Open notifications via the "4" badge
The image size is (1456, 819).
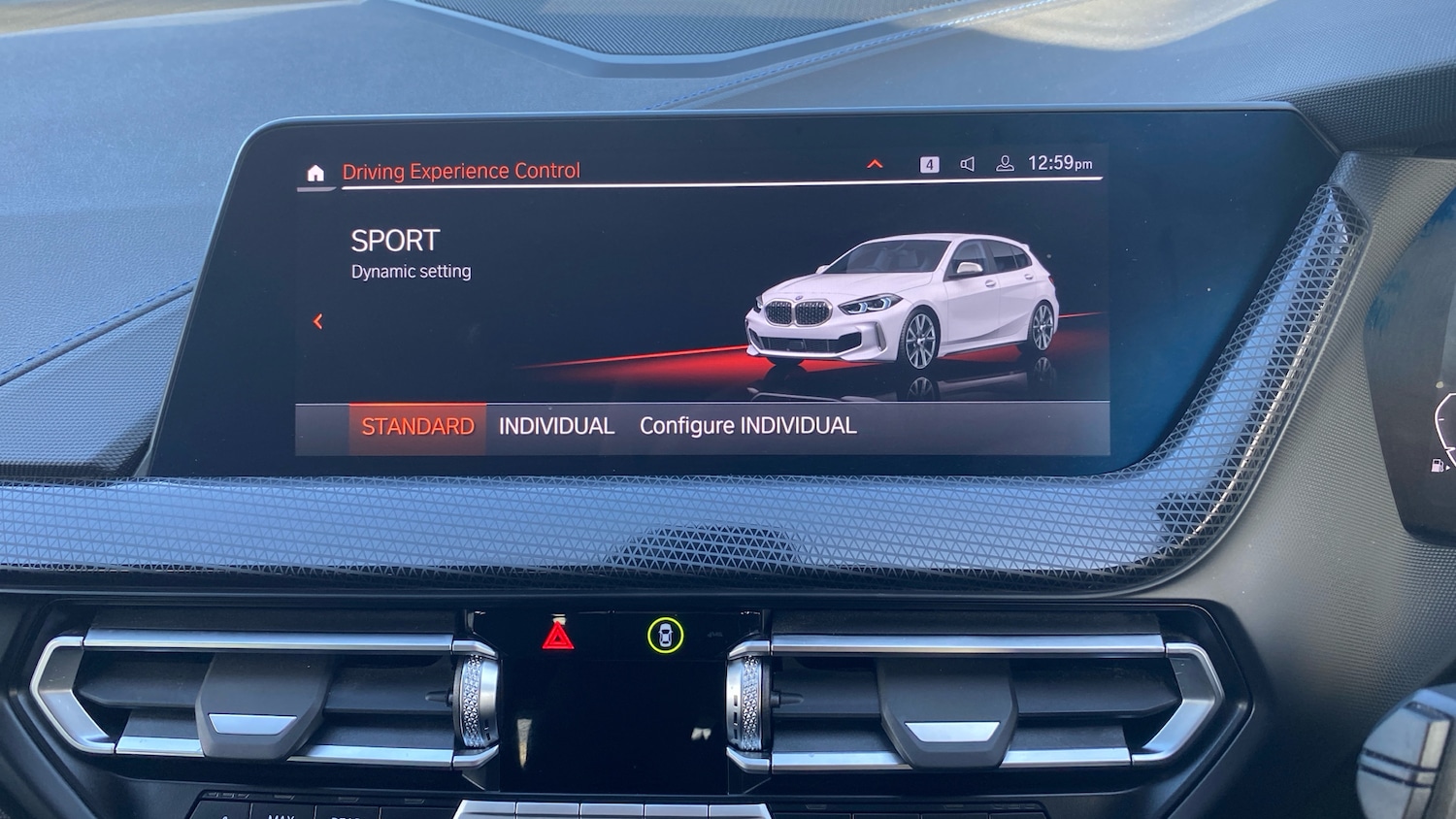(929, 162)
